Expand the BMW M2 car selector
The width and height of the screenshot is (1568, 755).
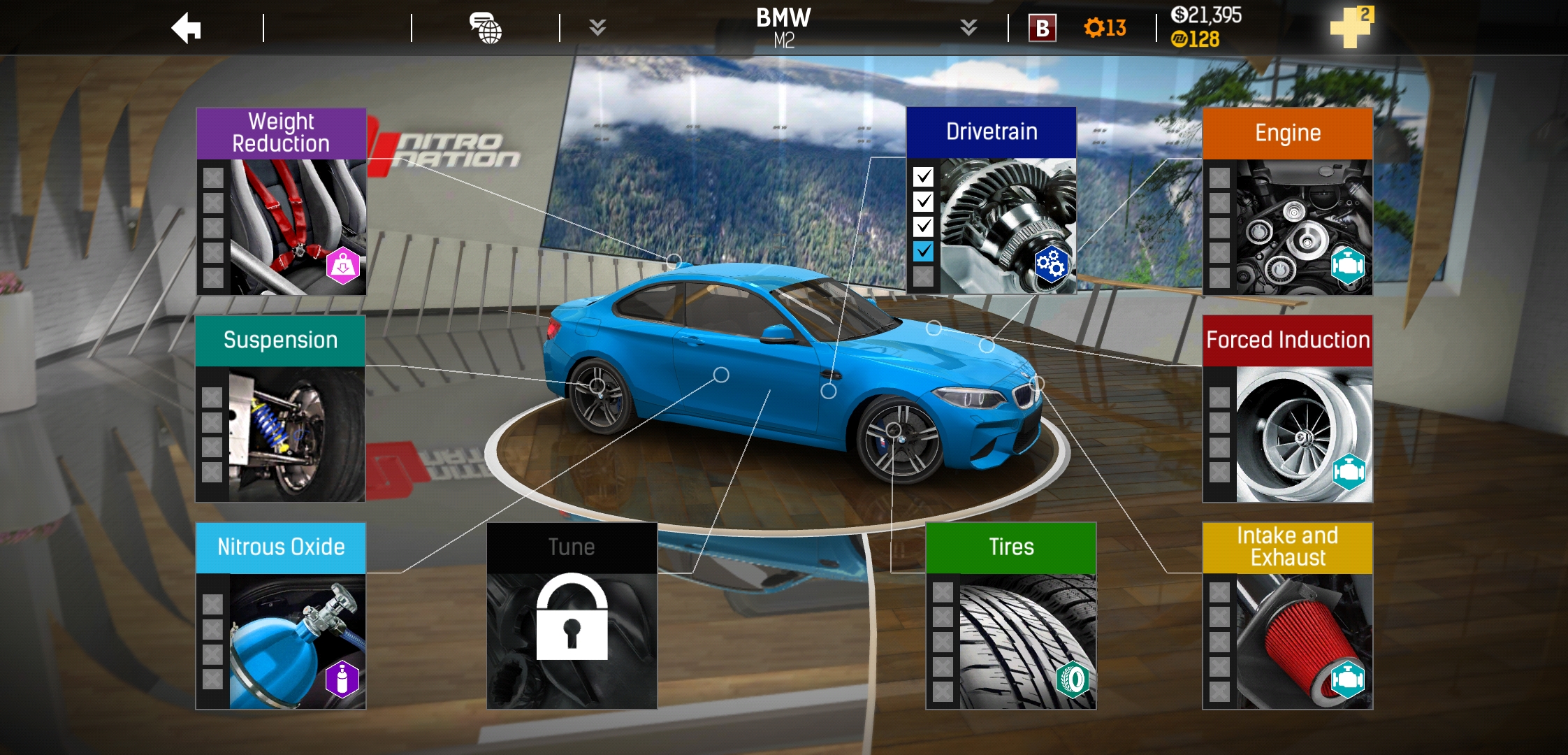click(x=968, y=28)
